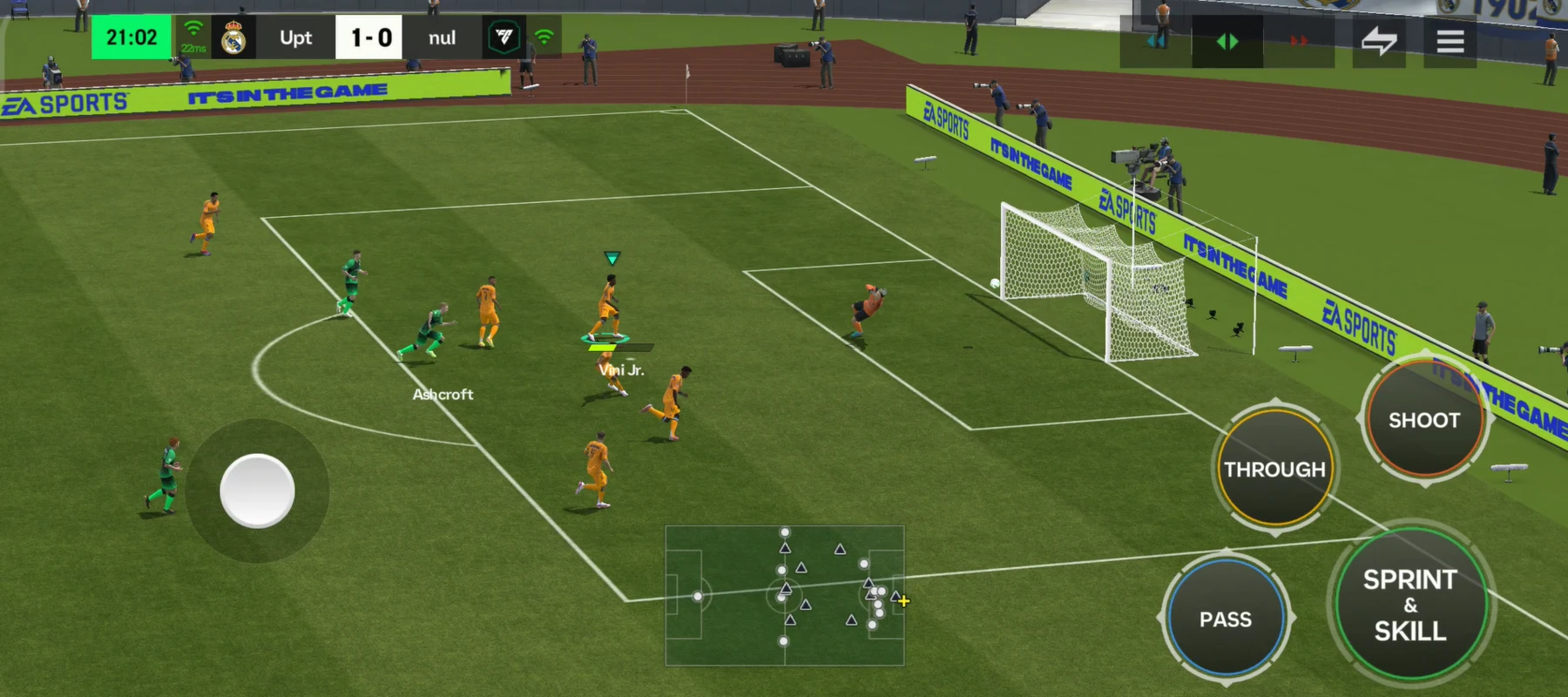
Task: Touch the virtual joystick thumb pad
Action: [257, 491]
